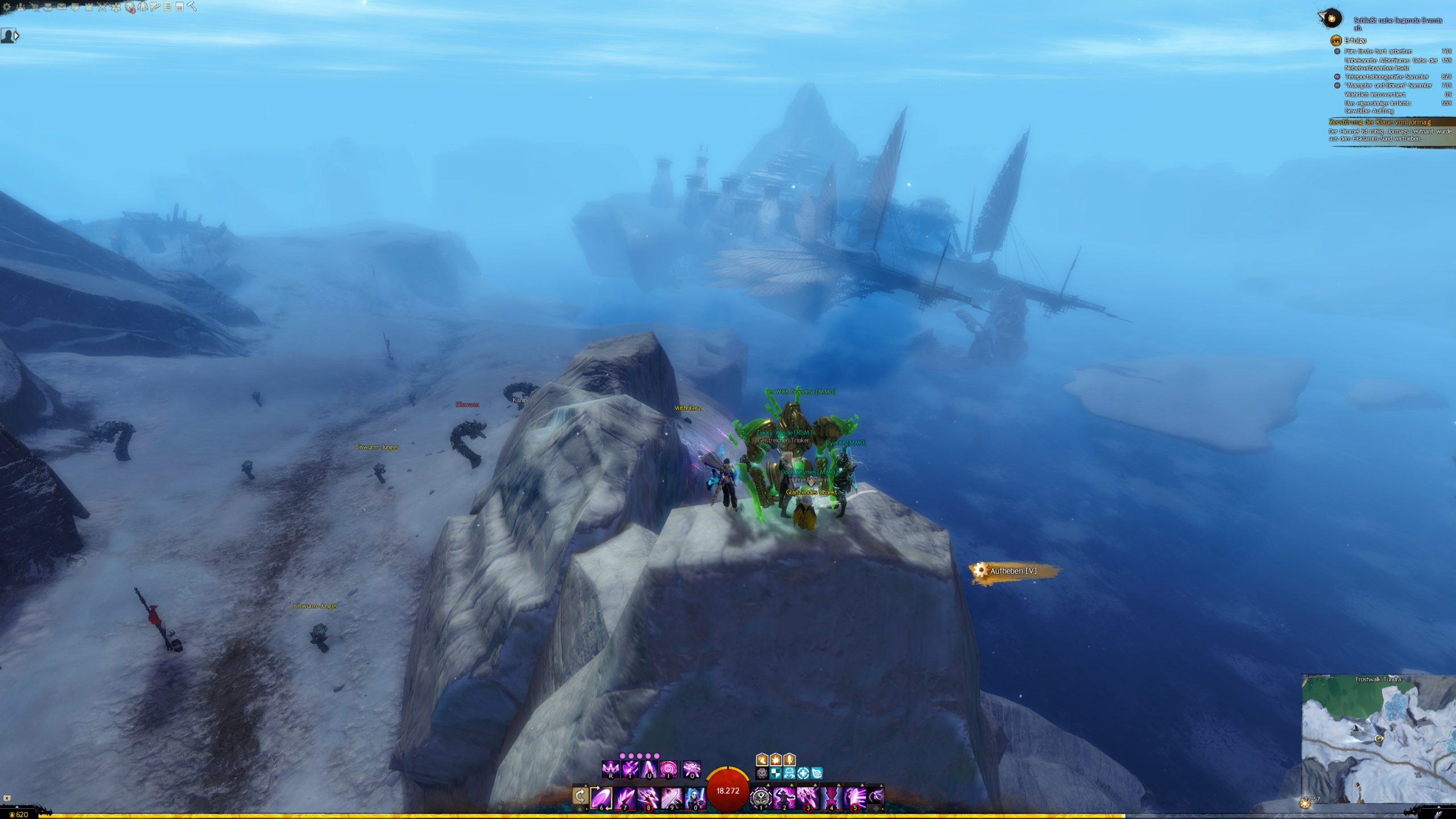Use the pink spiral shatter skill
Viewport: 1456px width, 819px height.
[x=668, y=770]
